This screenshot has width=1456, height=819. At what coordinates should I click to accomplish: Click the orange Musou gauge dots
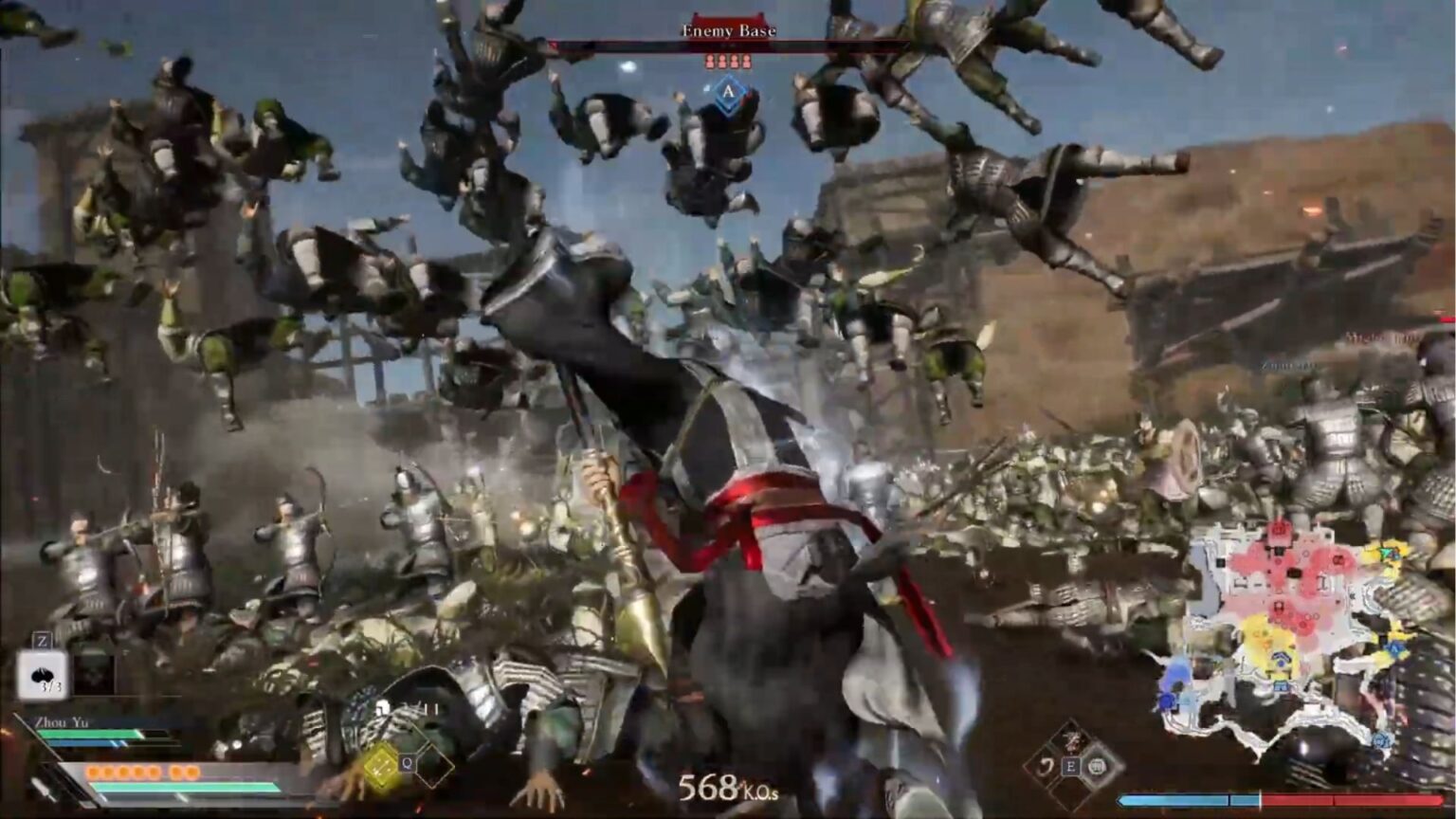[x=142, y=772]
